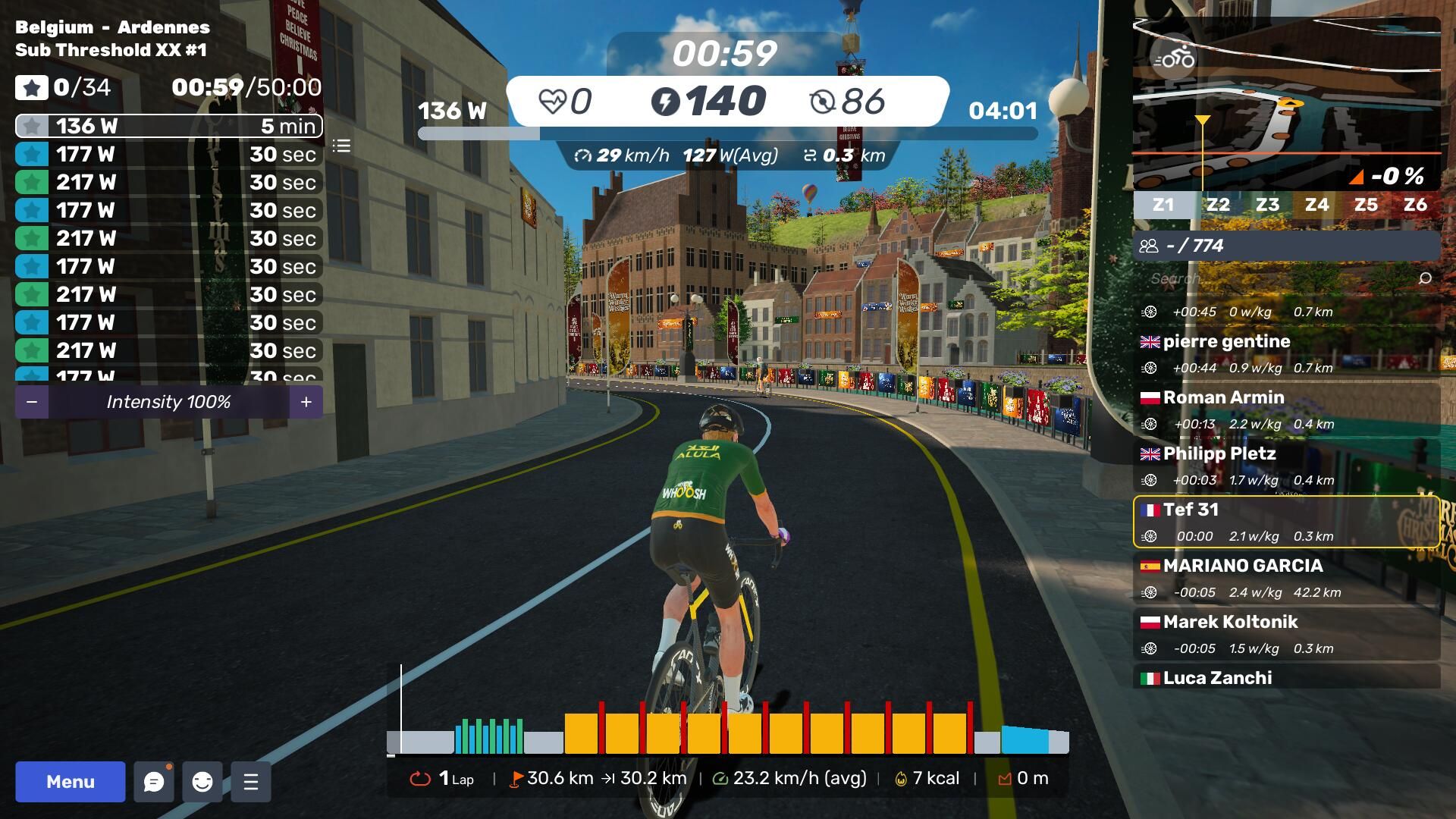Highlight the Tef 31 rider row
1456x819 pixels.
[1286, 522]
